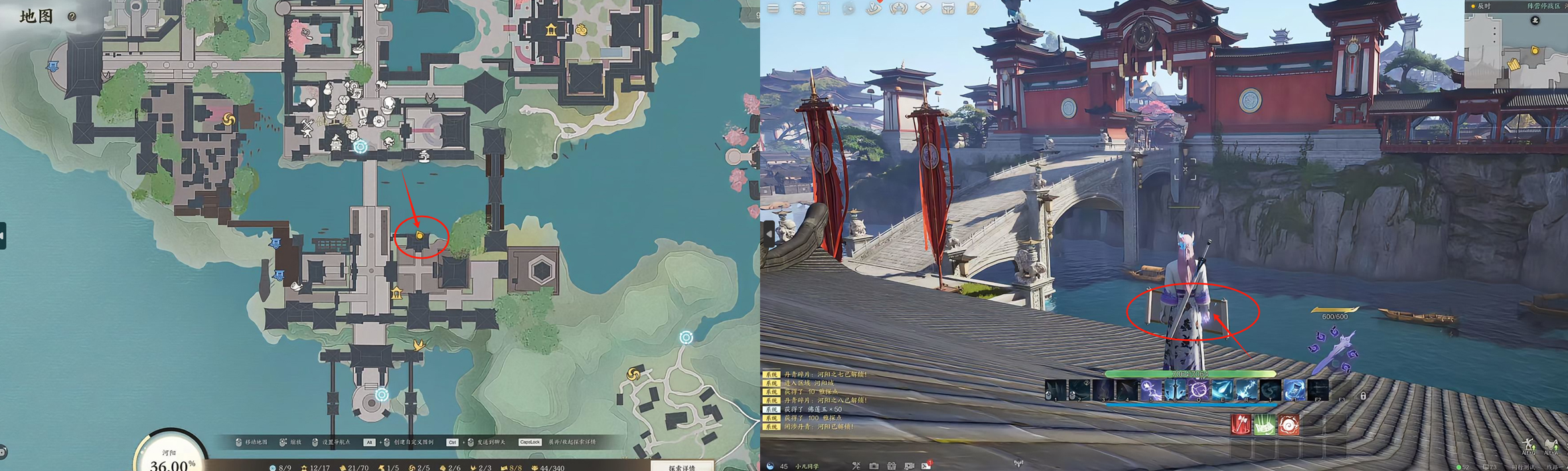Use the green net item slot
This screenshot has height=471, width=1568.
pos(1265,424)
